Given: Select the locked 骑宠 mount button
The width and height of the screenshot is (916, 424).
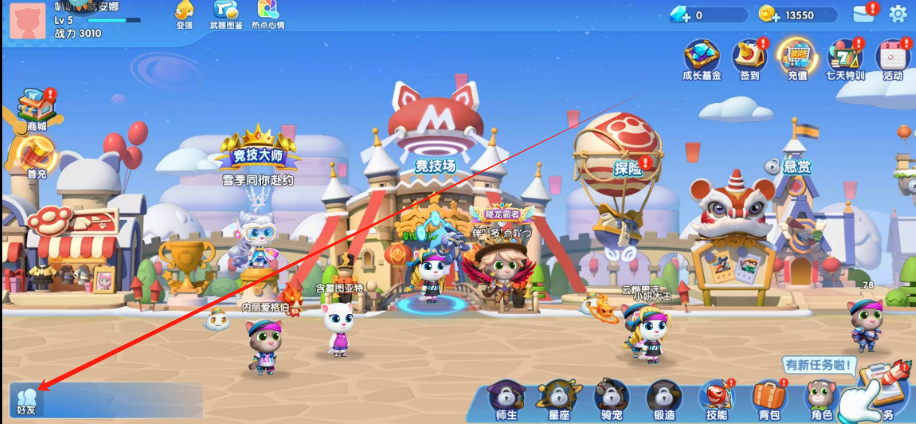Looking at the screenshot, I should [x=610, y=400].
